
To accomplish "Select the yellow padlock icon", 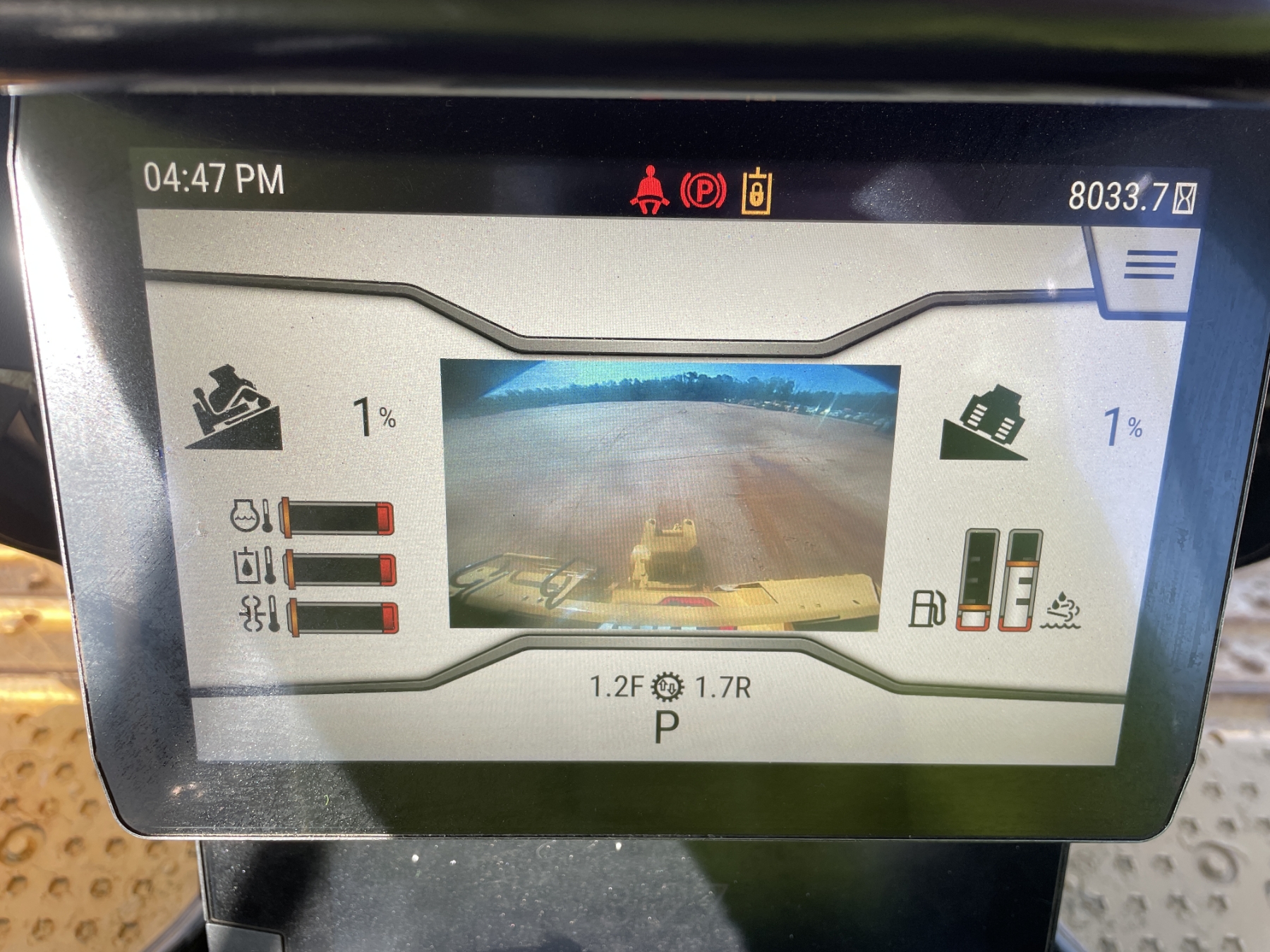I will tap(756, 192).
